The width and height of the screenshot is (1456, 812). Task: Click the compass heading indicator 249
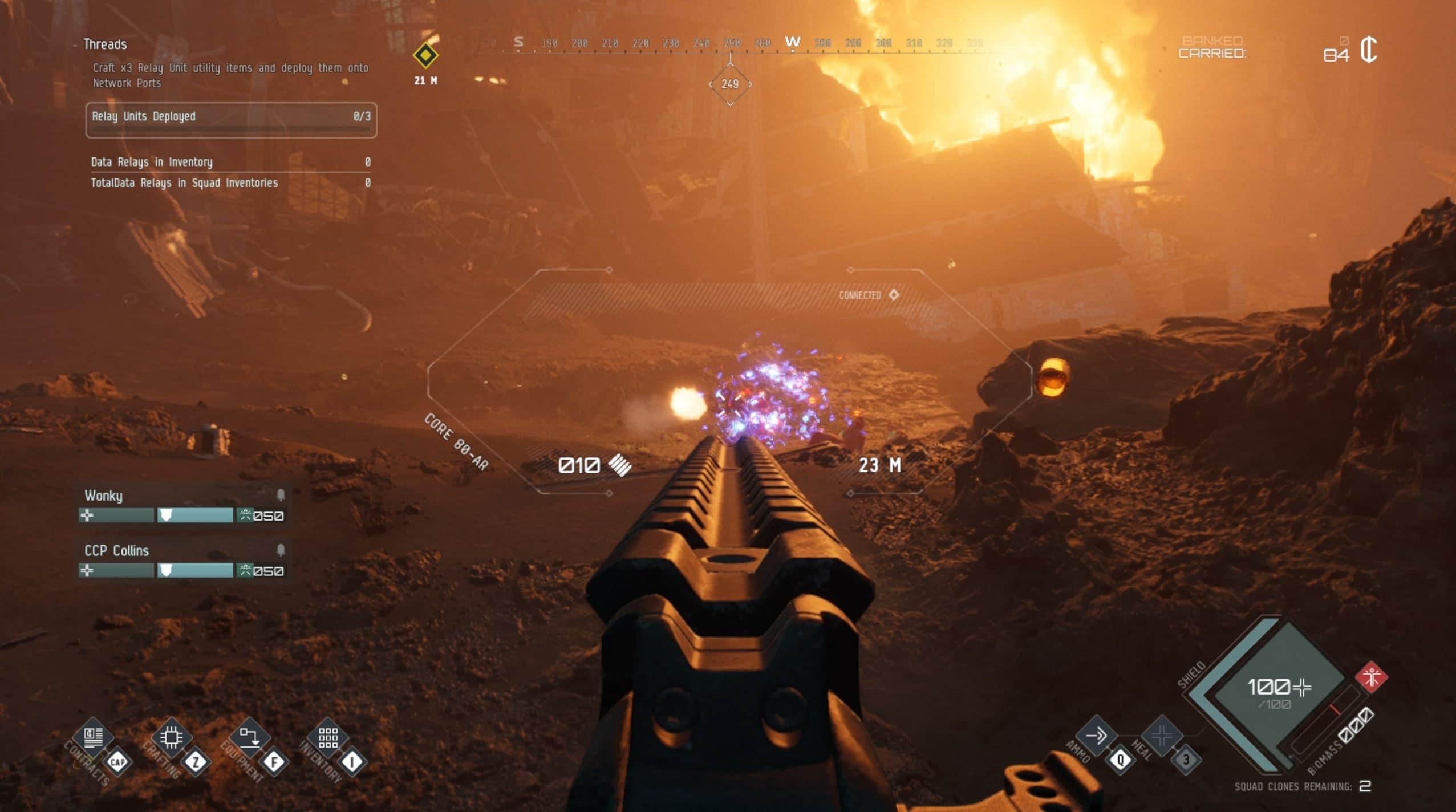730,84
